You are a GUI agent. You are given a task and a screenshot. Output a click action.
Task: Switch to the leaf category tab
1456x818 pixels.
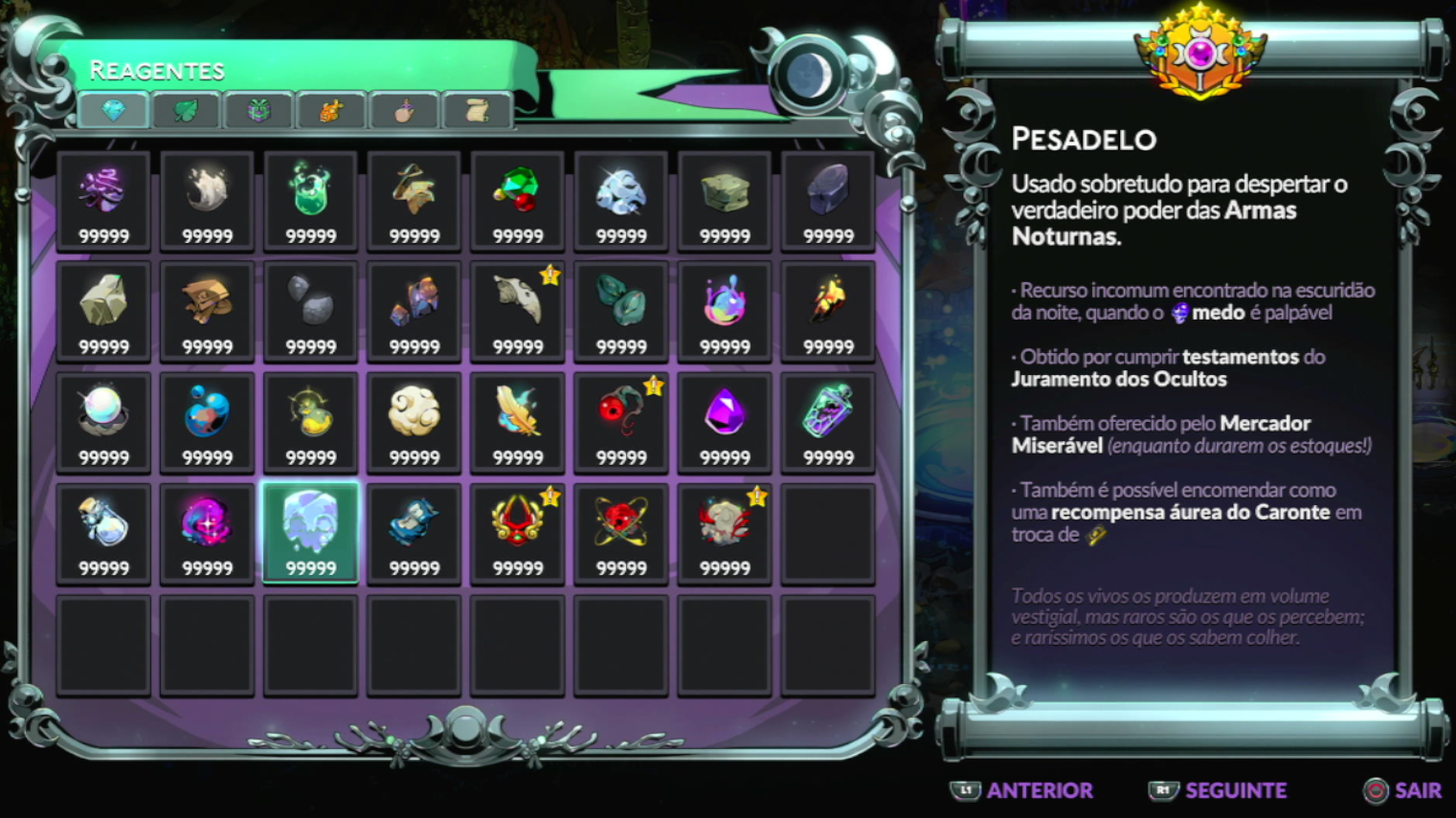[186, 111]
